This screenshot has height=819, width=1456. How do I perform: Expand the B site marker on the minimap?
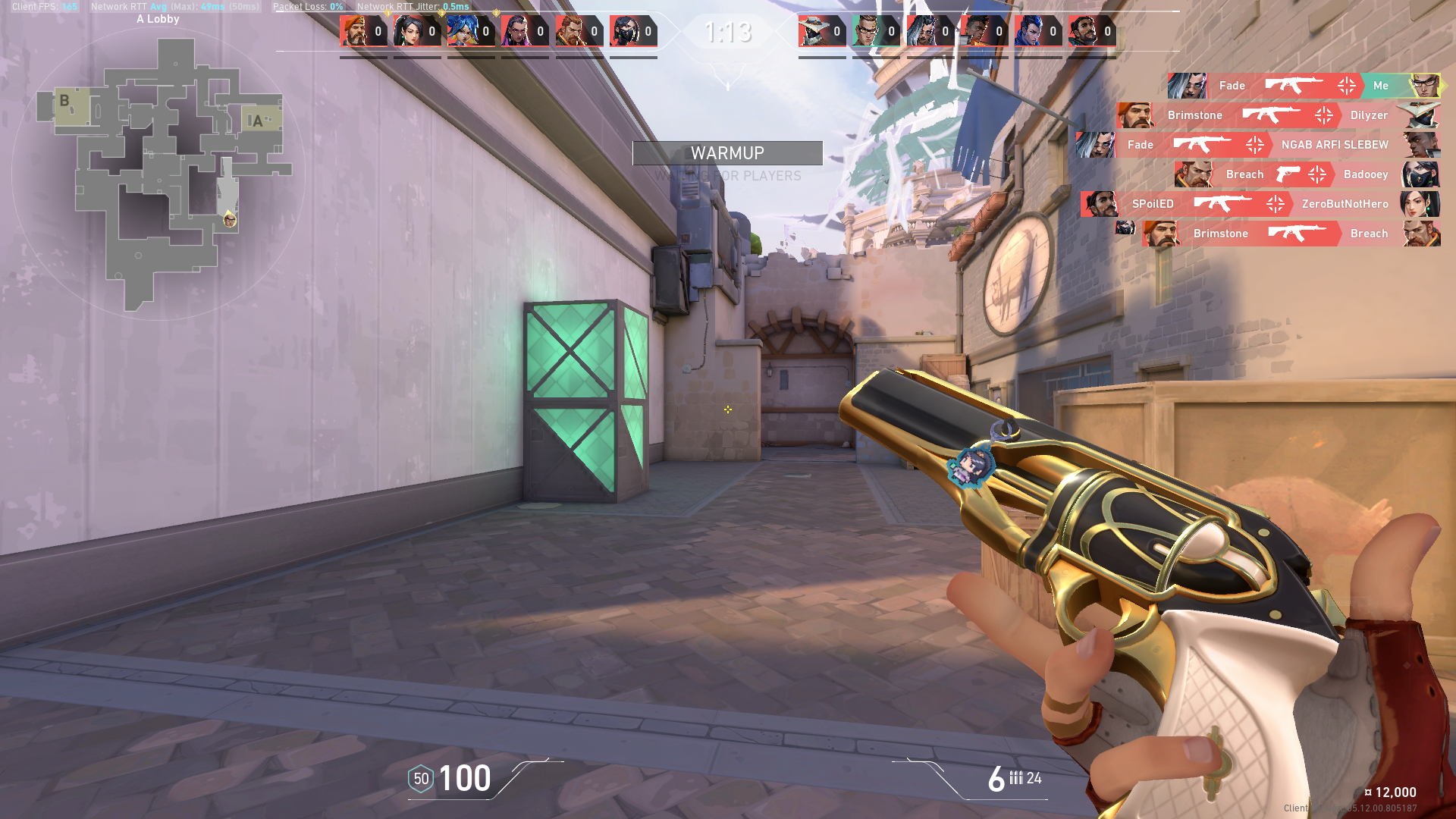point(64,99)
